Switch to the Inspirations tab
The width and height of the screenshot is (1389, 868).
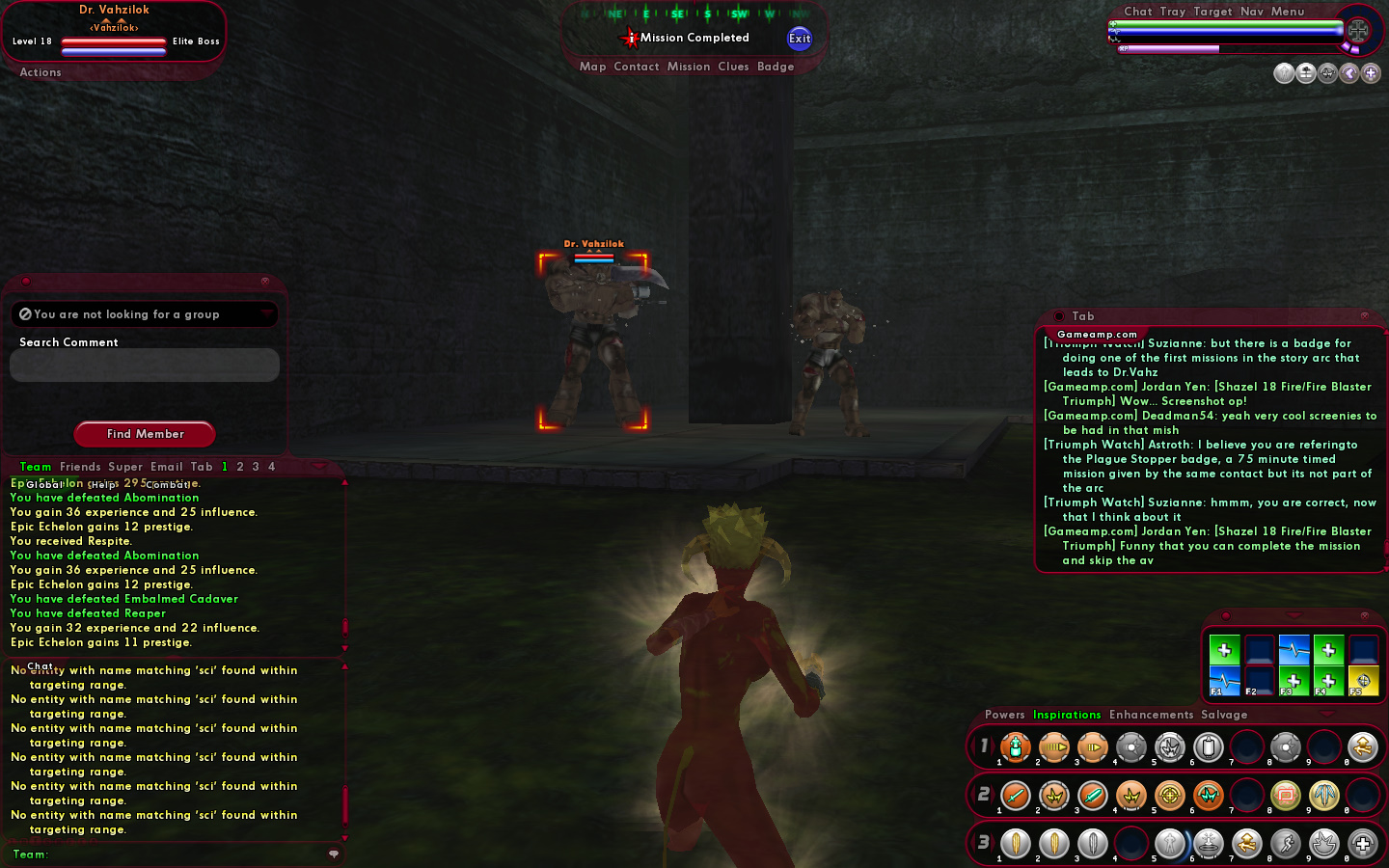pyautogui.click(x=1067, y=715)
